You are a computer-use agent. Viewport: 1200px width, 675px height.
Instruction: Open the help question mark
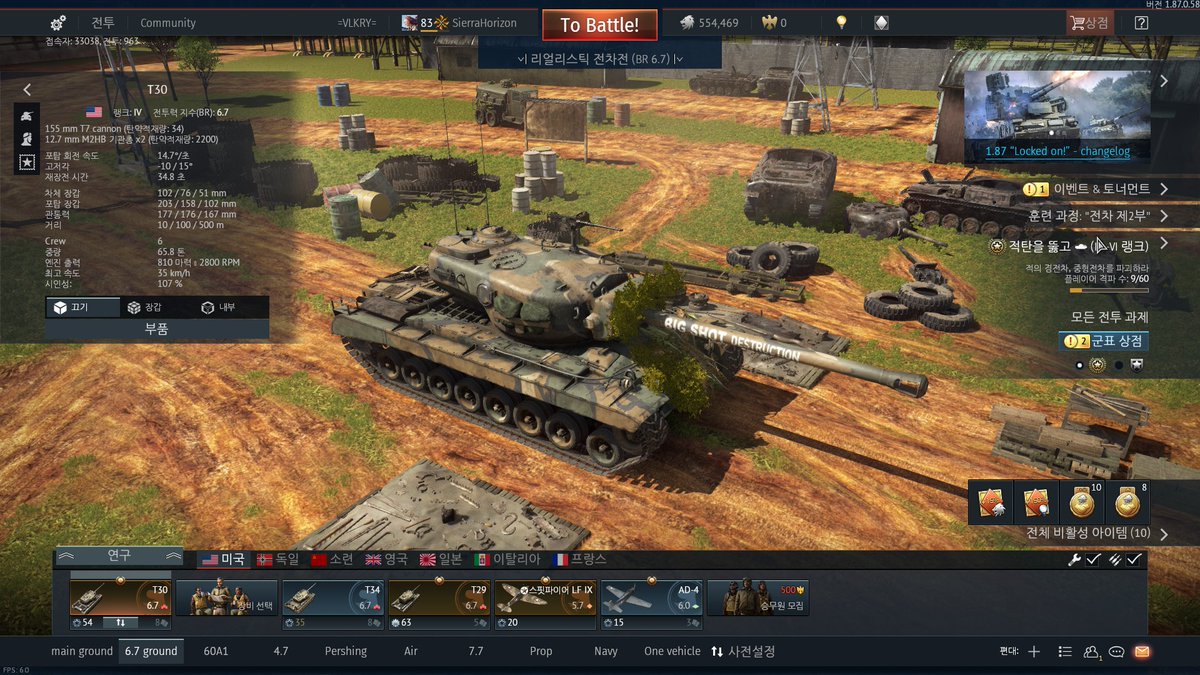pos(1141,22)
